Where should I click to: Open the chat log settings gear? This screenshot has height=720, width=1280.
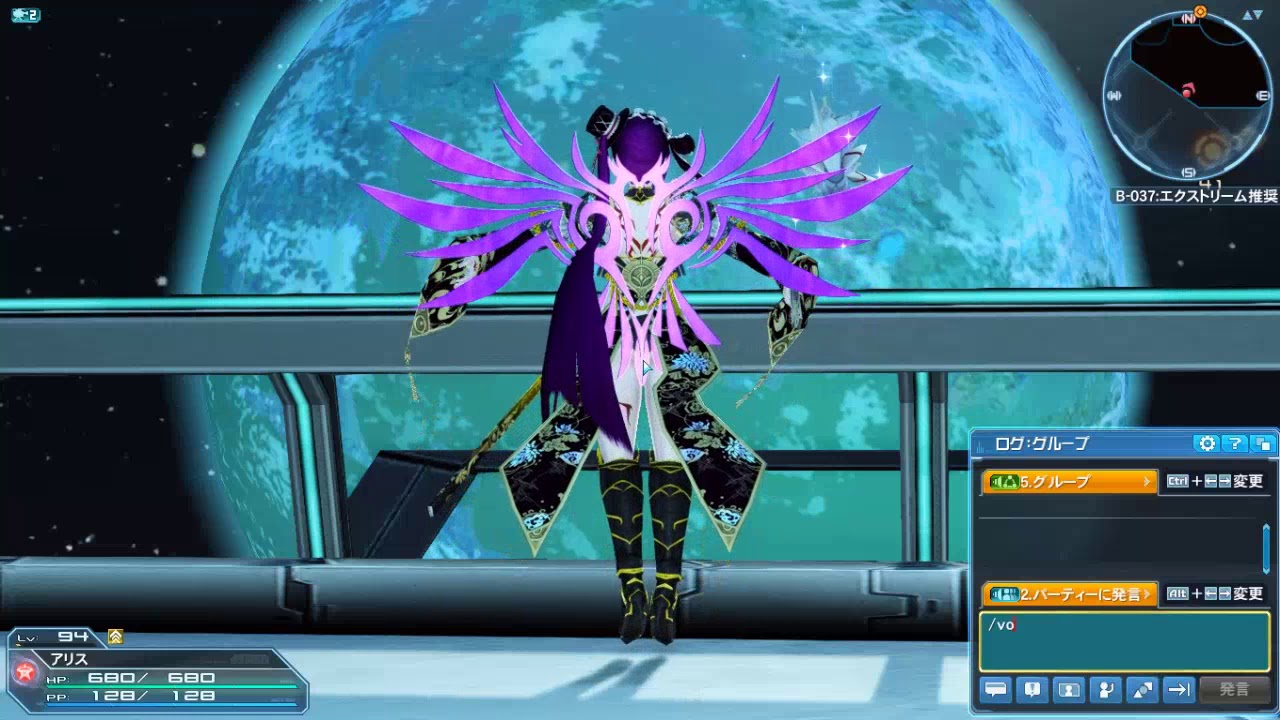coord(1207,444)
